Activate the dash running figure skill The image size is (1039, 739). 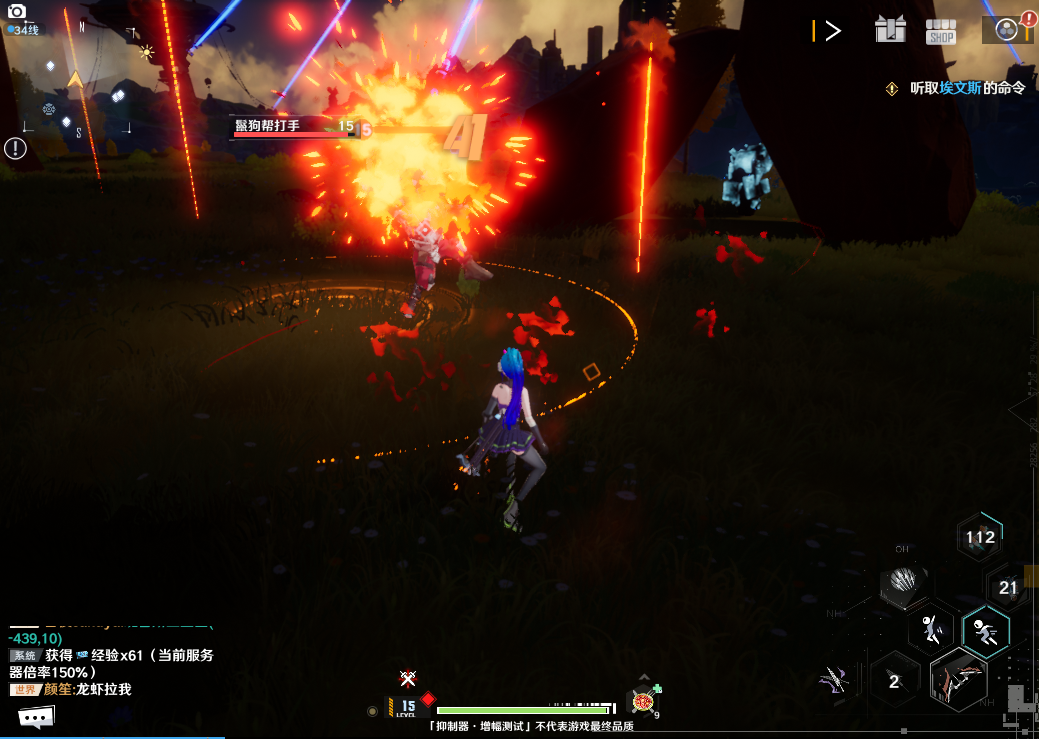pos(986,630)
